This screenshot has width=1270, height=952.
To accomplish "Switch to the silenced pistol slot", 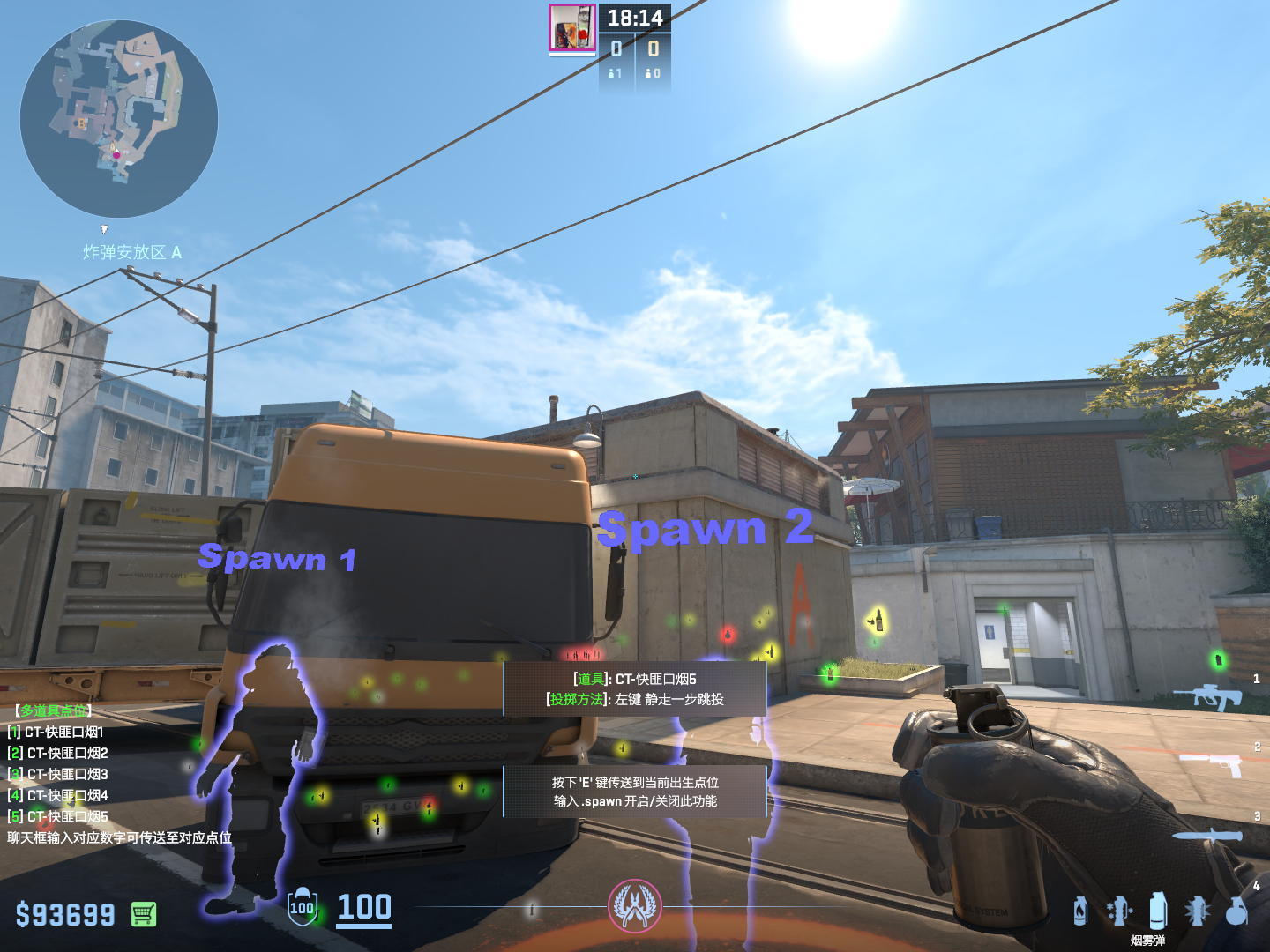I will [x=1213, y=762].
